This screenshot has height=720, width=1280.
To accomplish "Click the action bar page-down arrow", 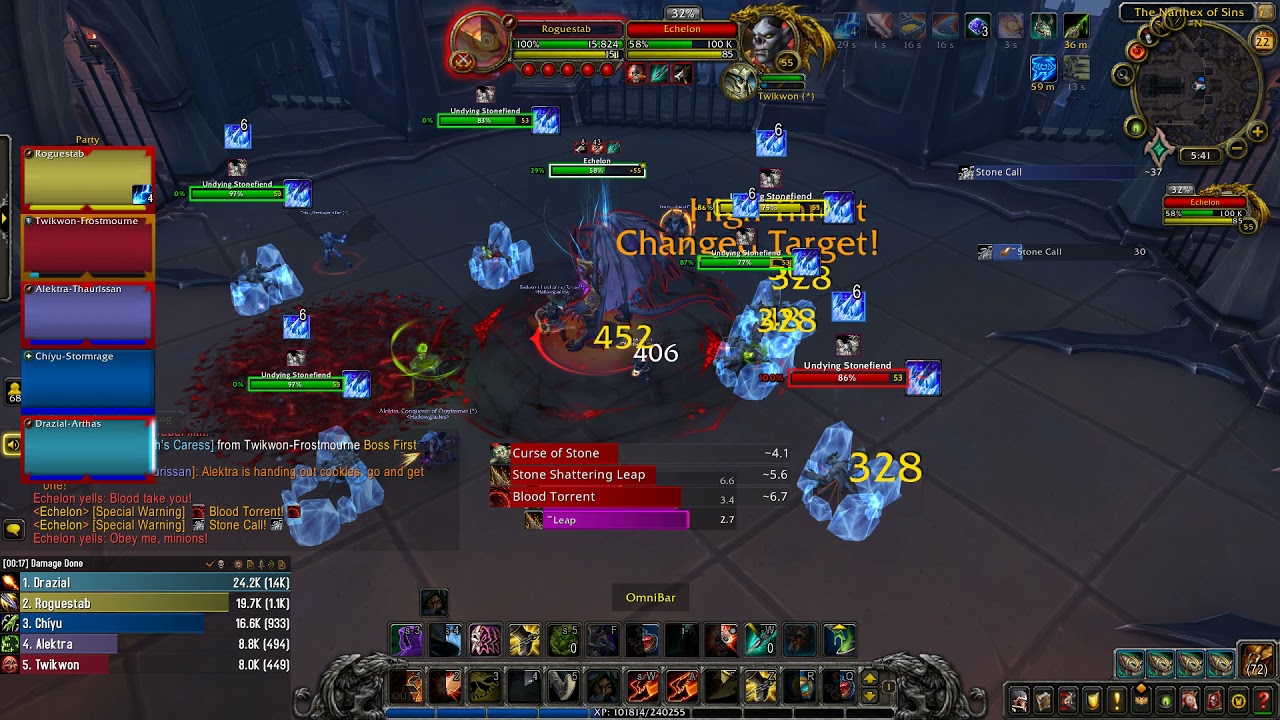I will tap(870, 696).
